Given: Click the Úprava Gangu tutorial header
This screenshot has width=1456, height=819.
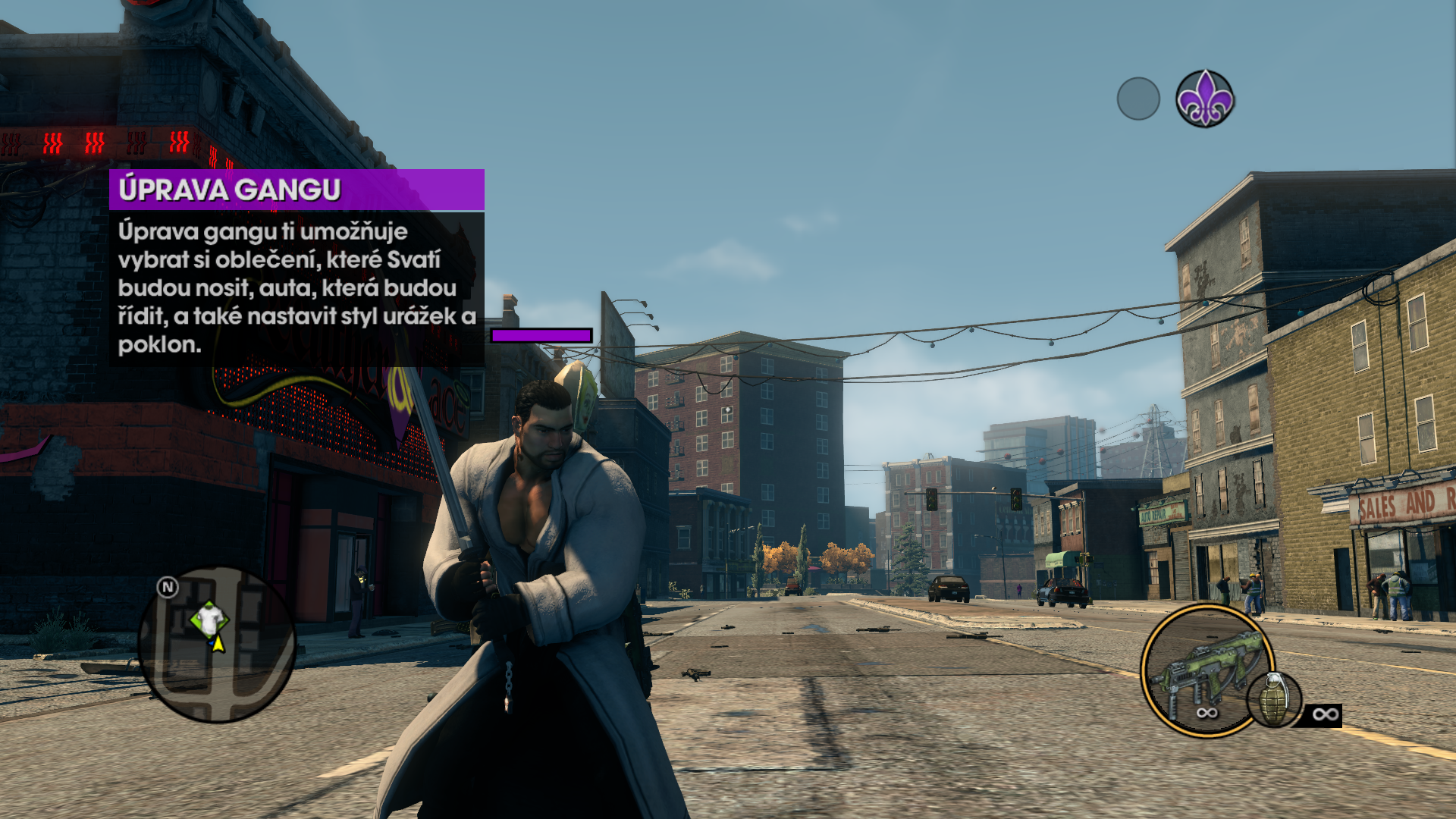Looking at the screenshot, I should pos(297,190).
